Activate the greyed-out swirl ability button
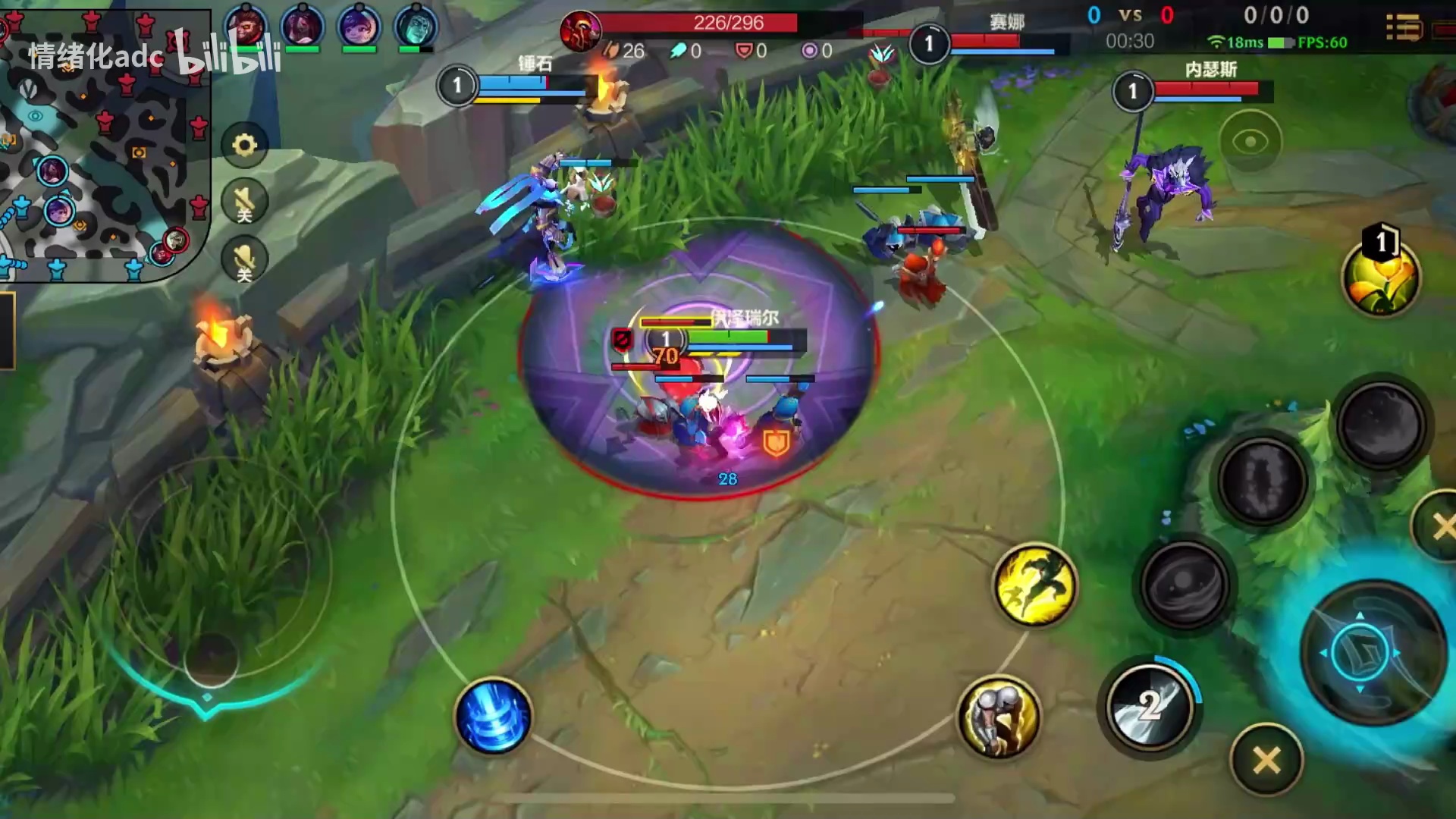Screen dimensions: 1456x819 tap(1185, 584)
